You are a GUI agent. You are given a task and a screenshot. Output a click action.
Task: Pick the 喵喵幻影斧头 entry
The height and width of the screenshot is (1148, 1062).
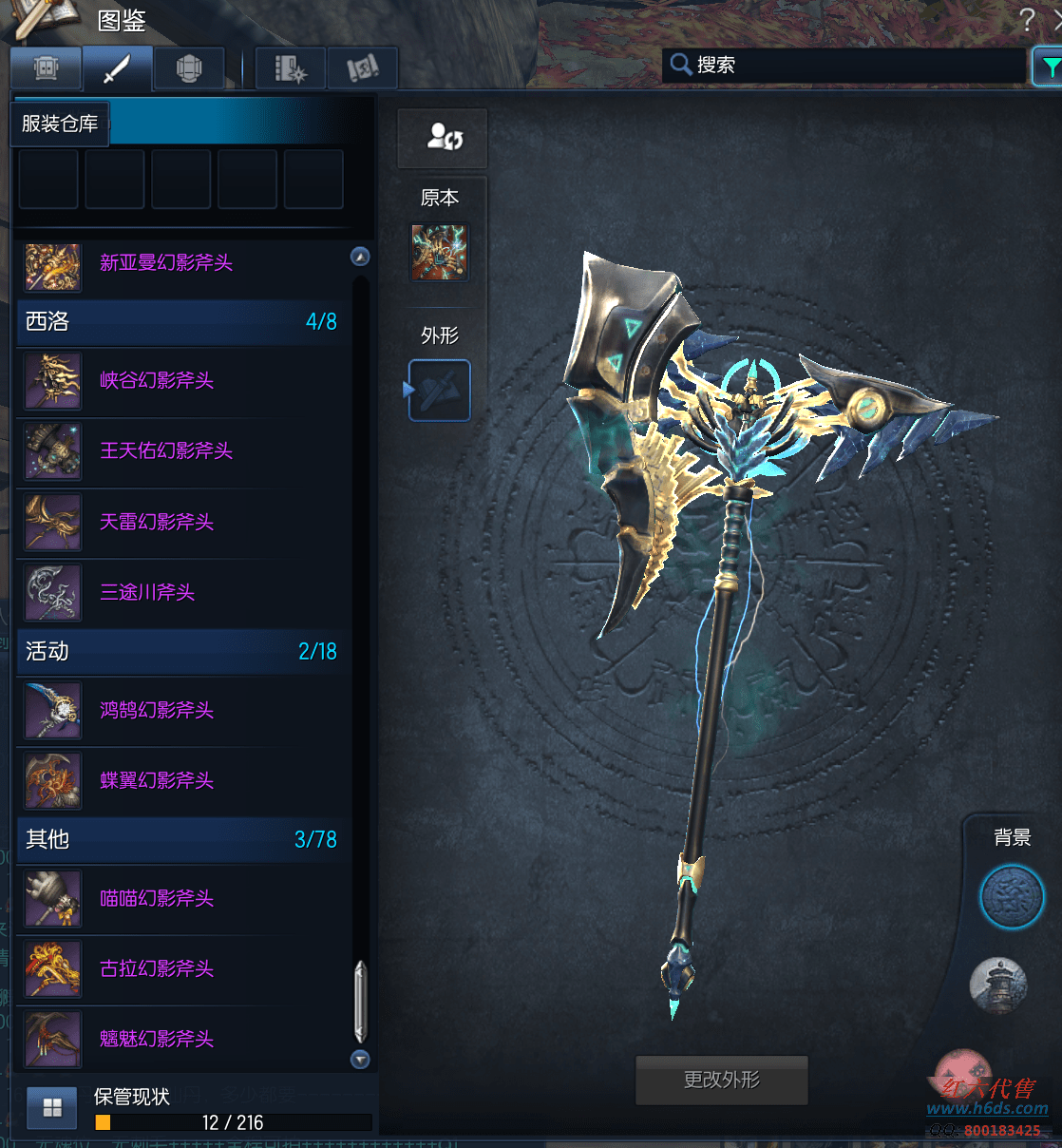[156, 898]
